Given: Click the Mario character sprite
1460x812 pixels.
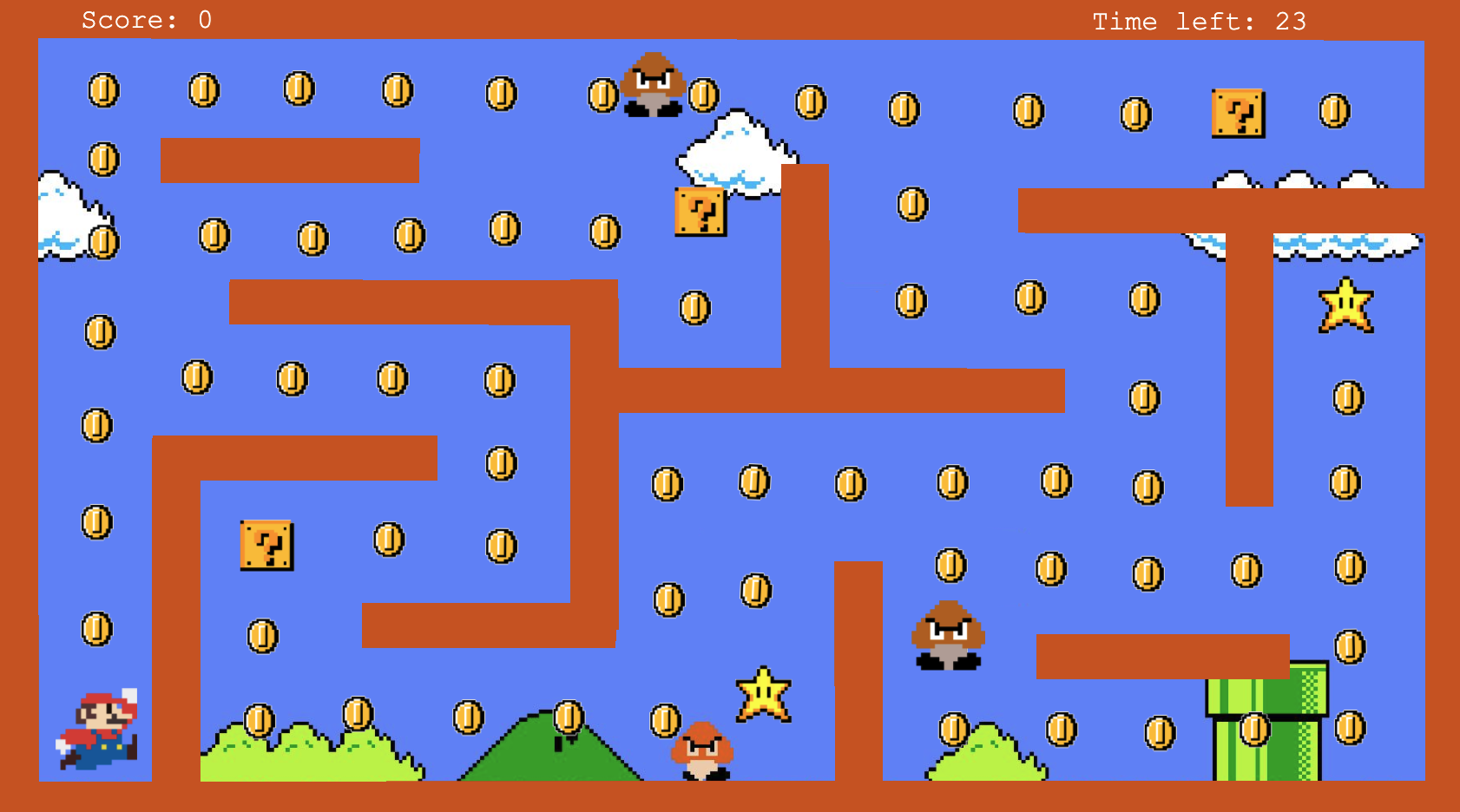Looking at the screenshot, I should click(98, 733).
